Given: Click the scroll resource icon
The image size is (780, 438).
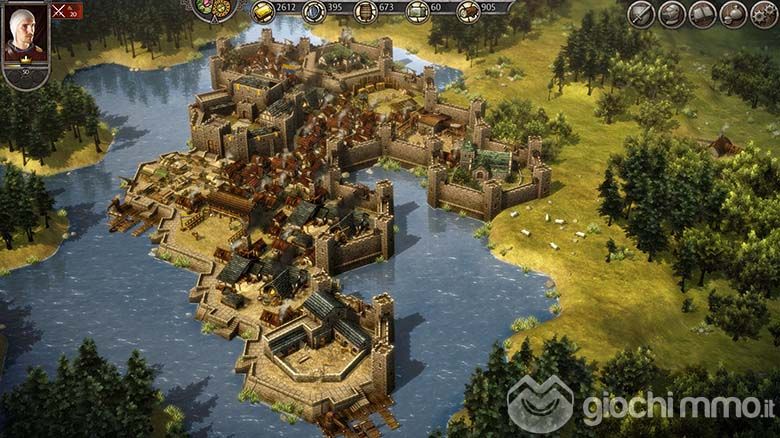Looking at the screenshot, I should (417, 11).
